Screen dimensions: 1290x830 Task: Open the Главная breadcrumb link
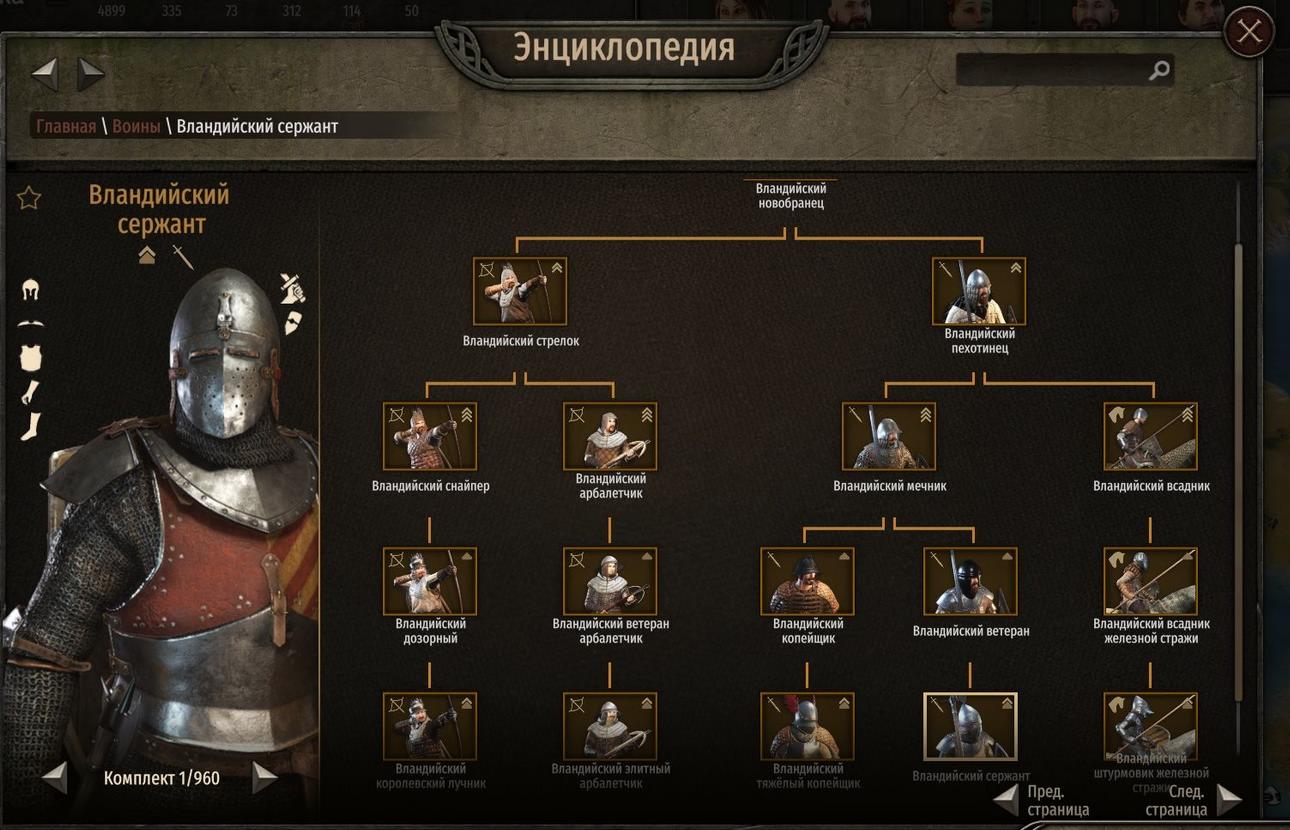point(66,126)
